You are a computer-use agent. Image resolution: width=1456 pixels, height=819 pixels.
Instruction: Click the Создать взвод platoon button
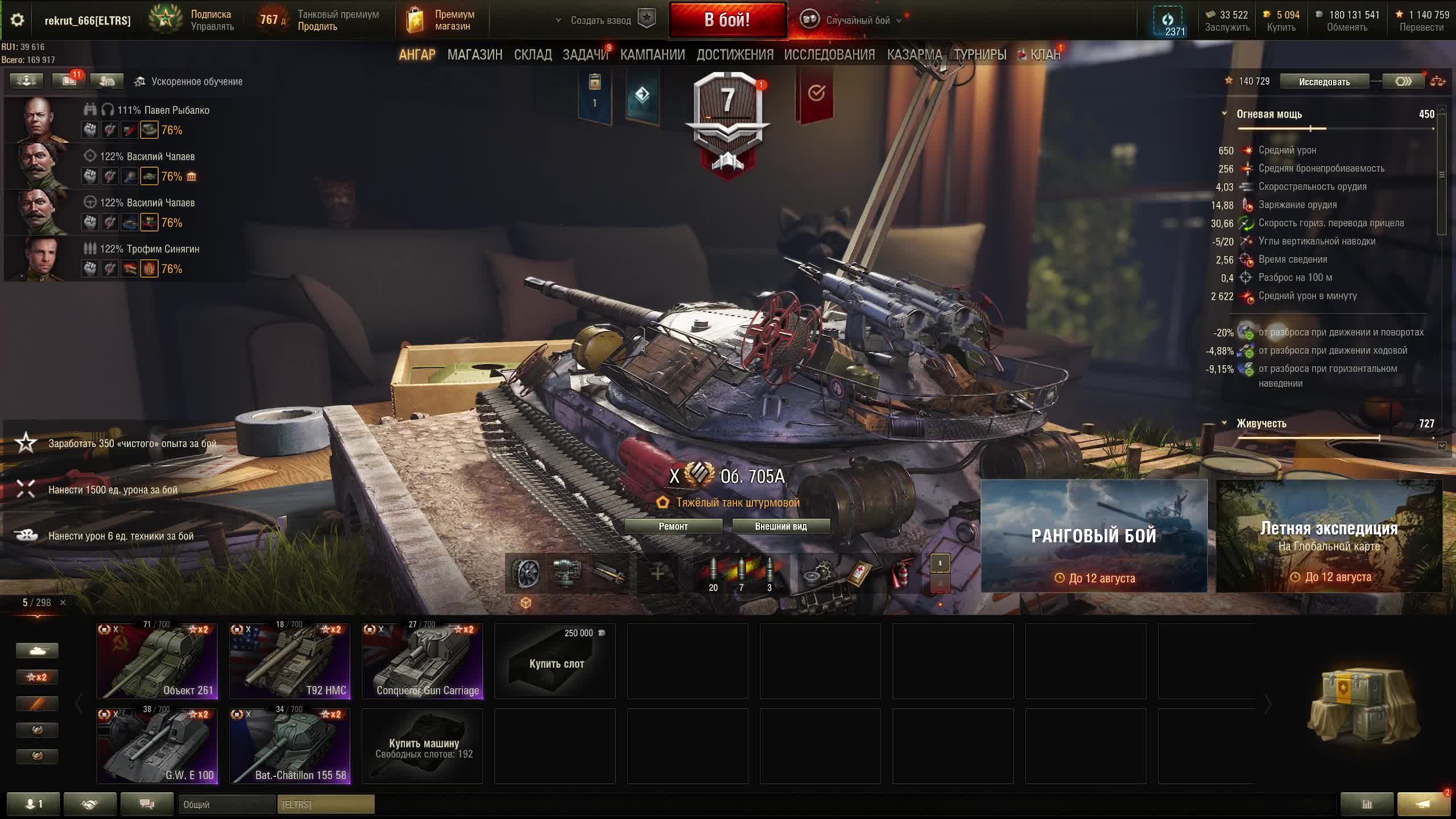[x=601, y=20]
